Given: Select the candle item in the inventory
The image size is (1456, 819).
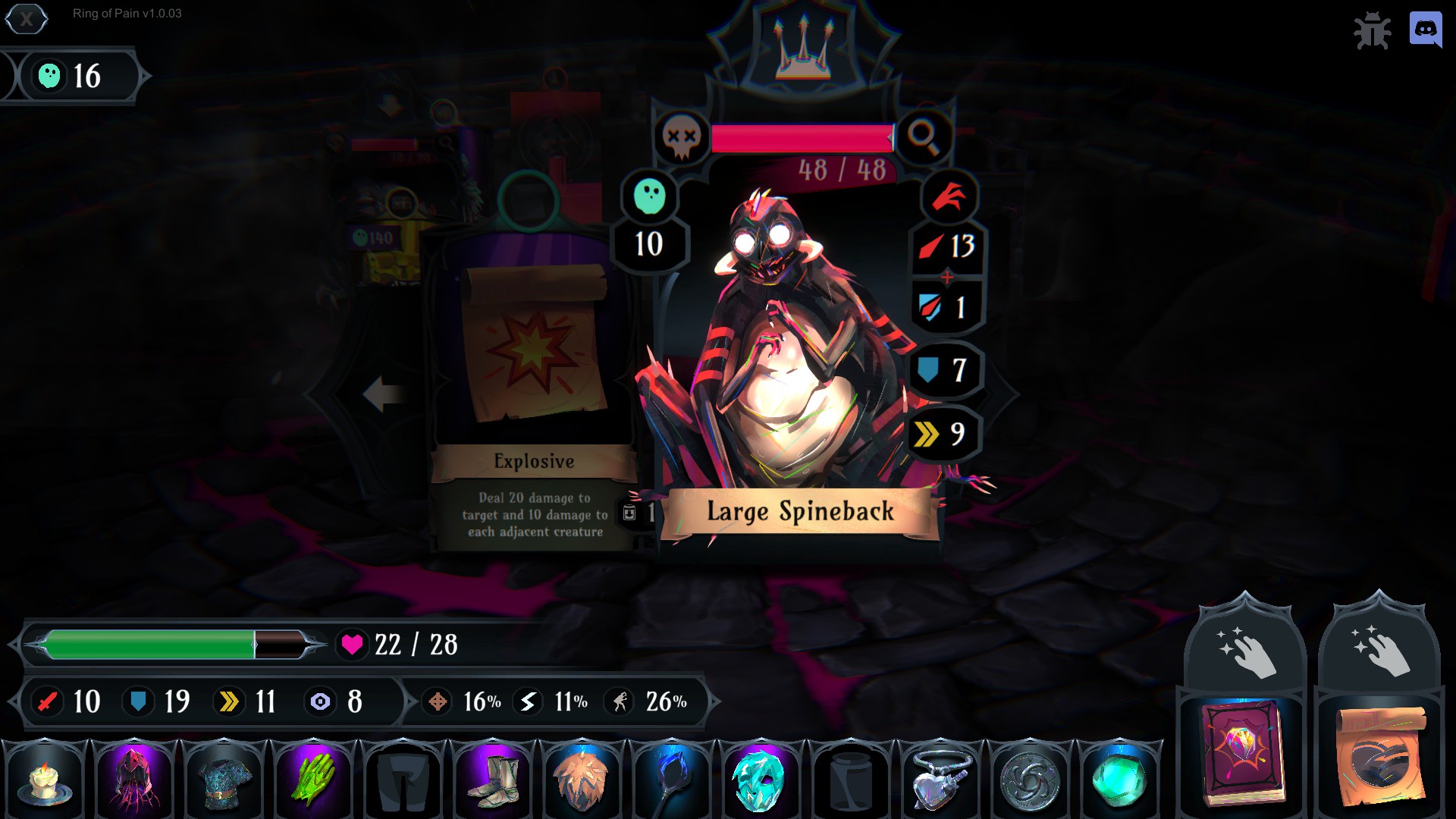Looking at the screenshot, I should pyautogui.click(x=45, y=778).
